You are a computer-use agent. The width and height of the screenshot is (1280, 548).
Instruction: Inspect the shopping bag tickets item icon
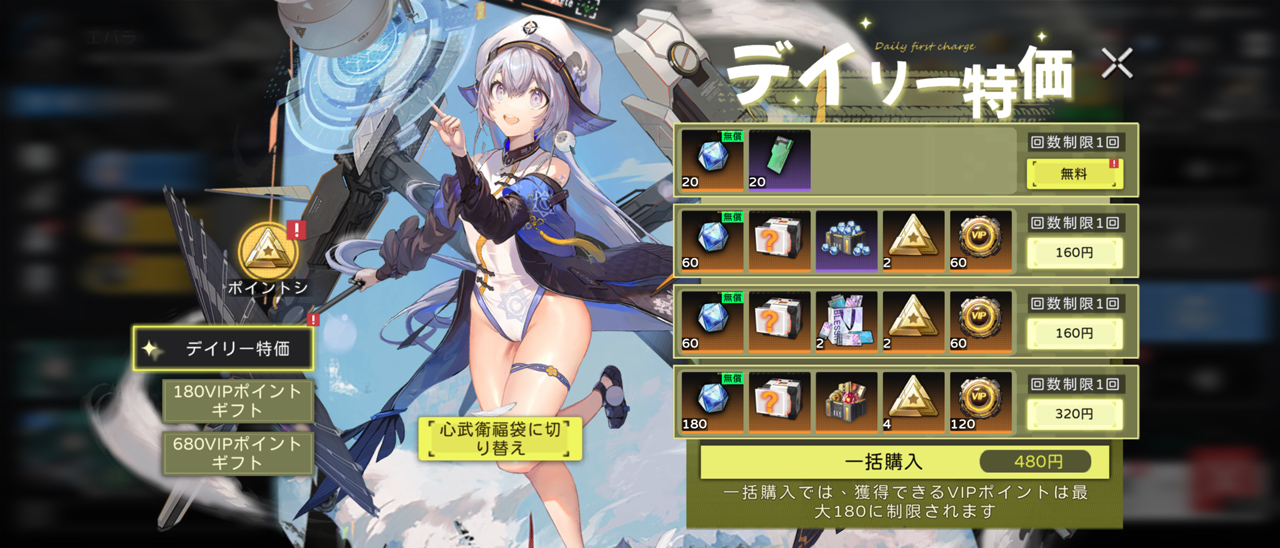coord(847,321)
